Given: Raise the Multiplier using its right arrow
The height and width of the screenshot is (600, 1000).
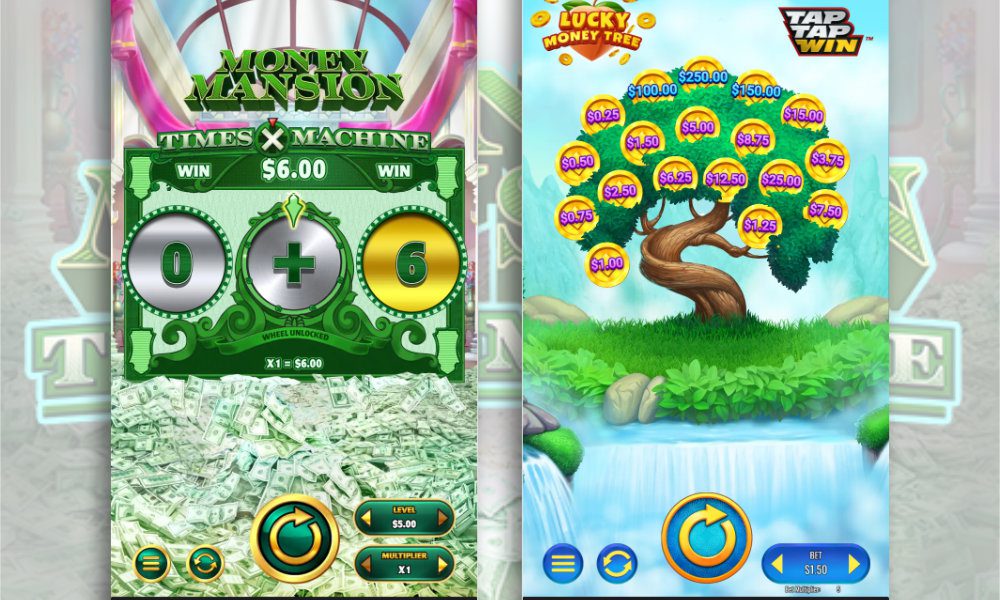Looking at the screenshot, I should point(441,564).
